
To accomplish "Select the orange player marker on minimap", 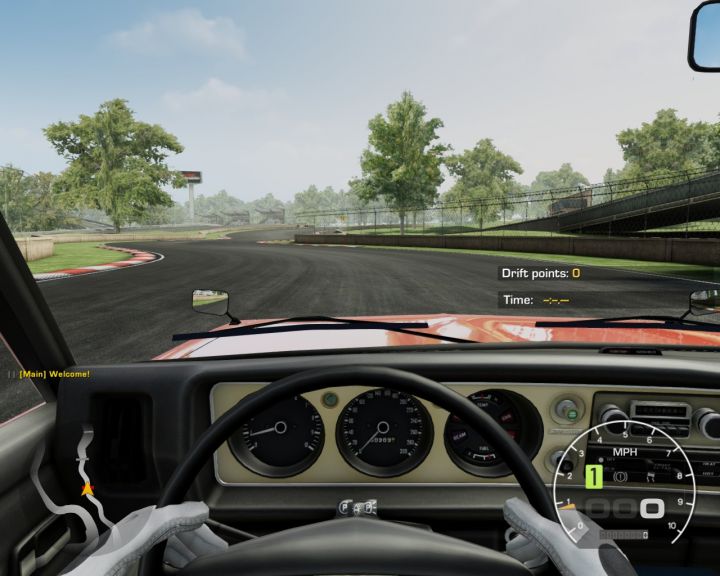I will (87, 489).
